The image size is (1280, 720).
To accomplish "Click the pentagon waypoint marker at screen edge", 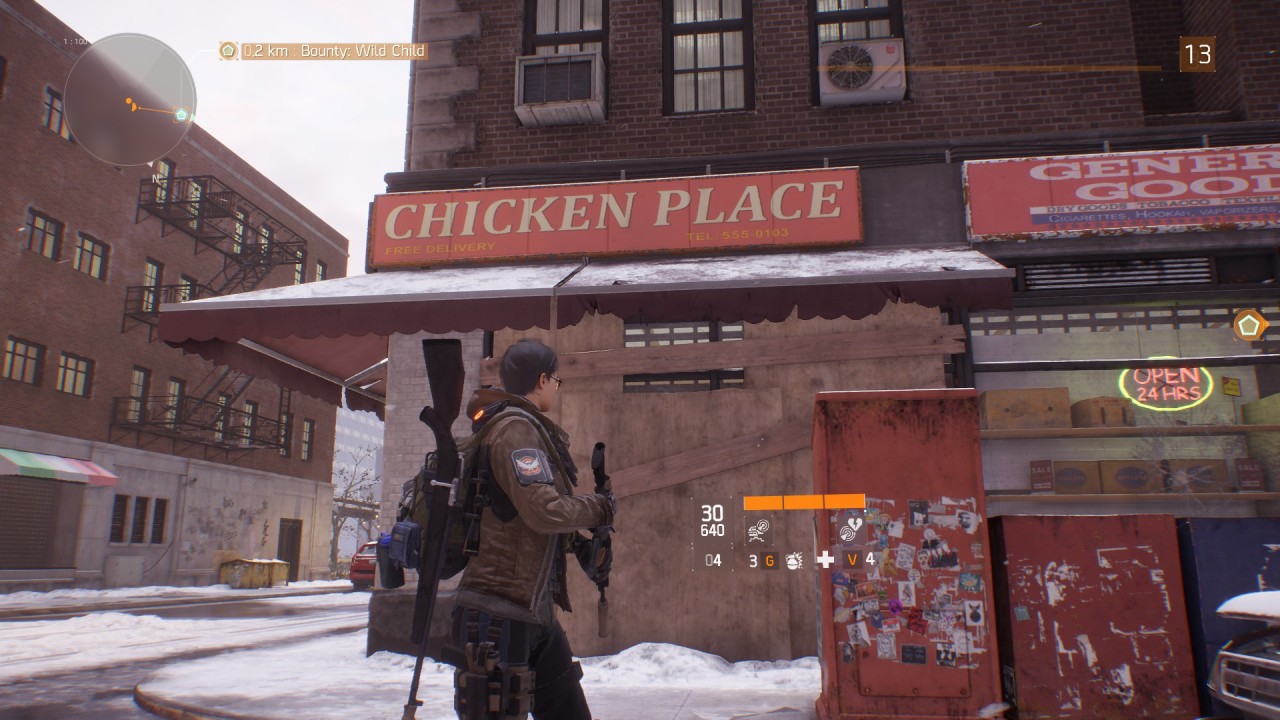I will (1249, 325).
